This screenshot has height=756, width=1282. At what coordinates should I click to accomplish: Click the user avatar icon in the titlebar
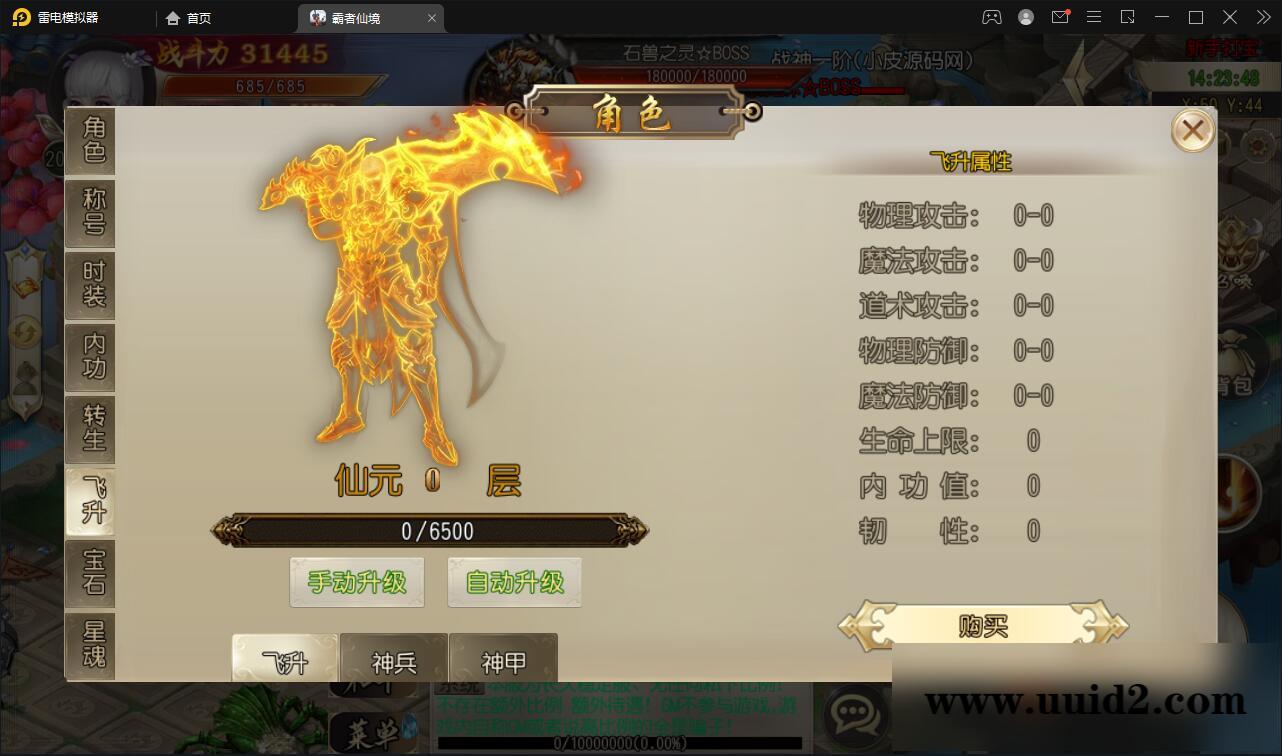1025,17
